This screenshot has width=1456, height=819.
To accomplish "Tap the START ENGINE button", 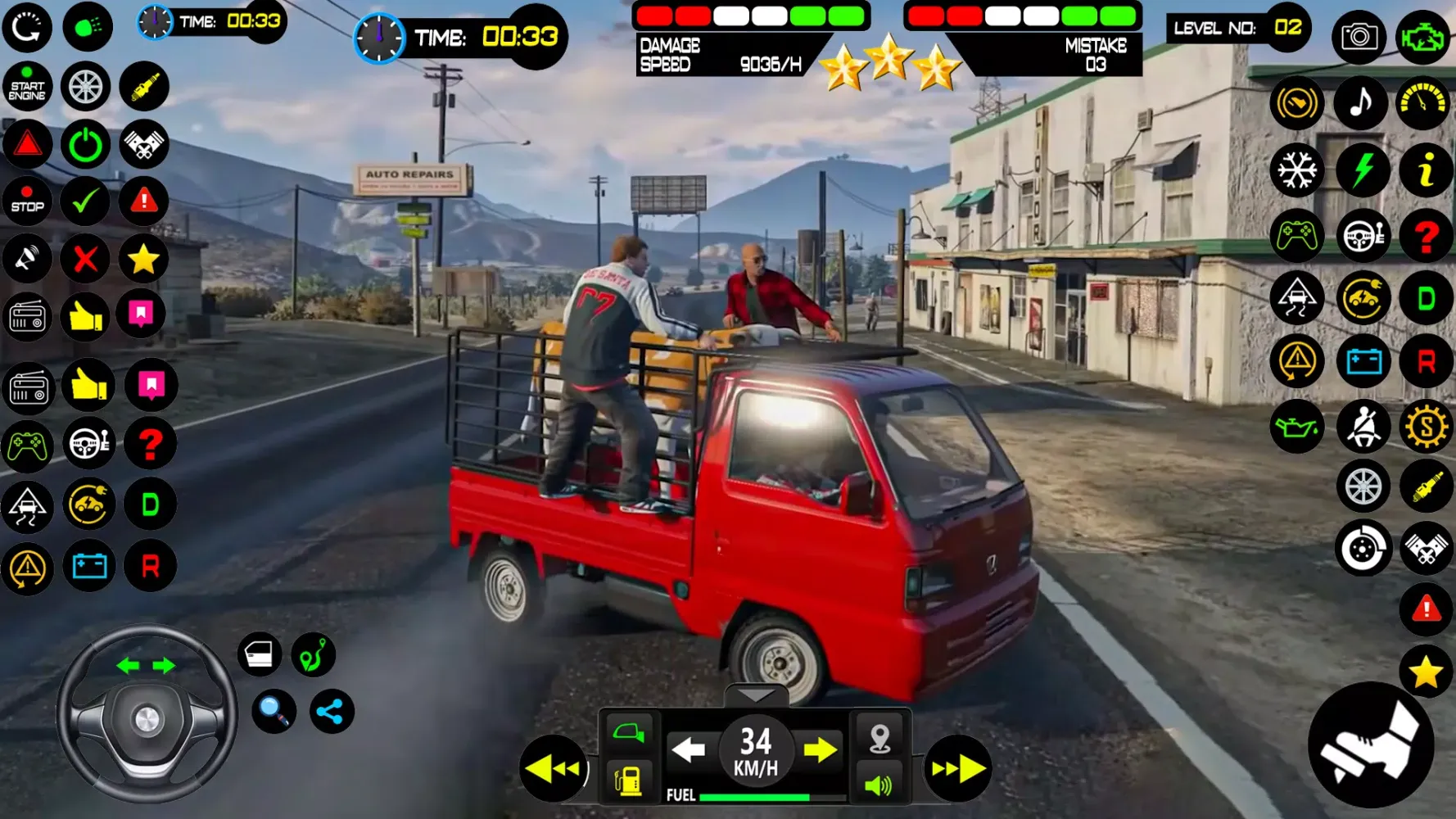I will coord(27,87).
